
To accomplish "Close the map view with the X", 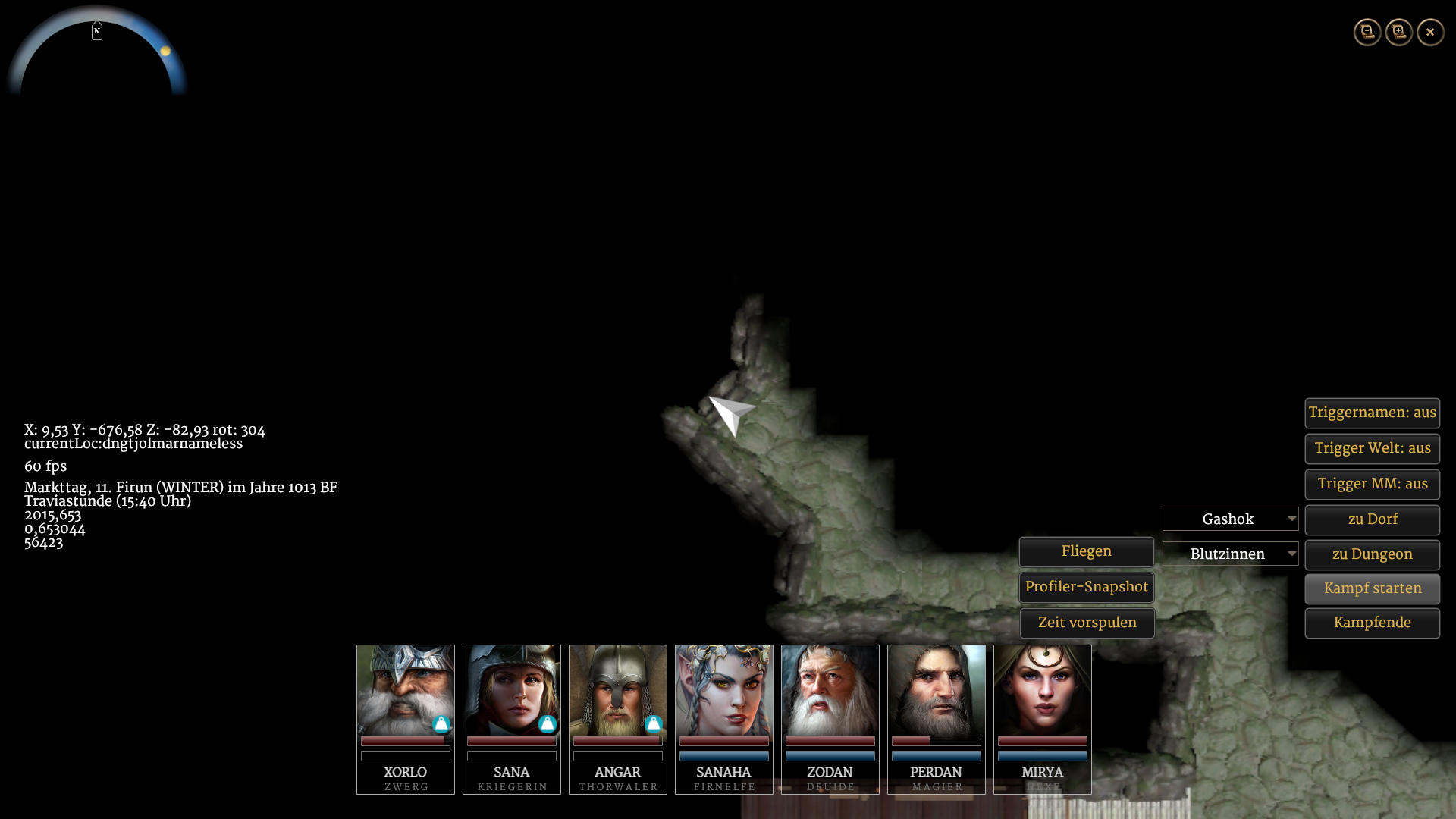I will coord(1430,32).
